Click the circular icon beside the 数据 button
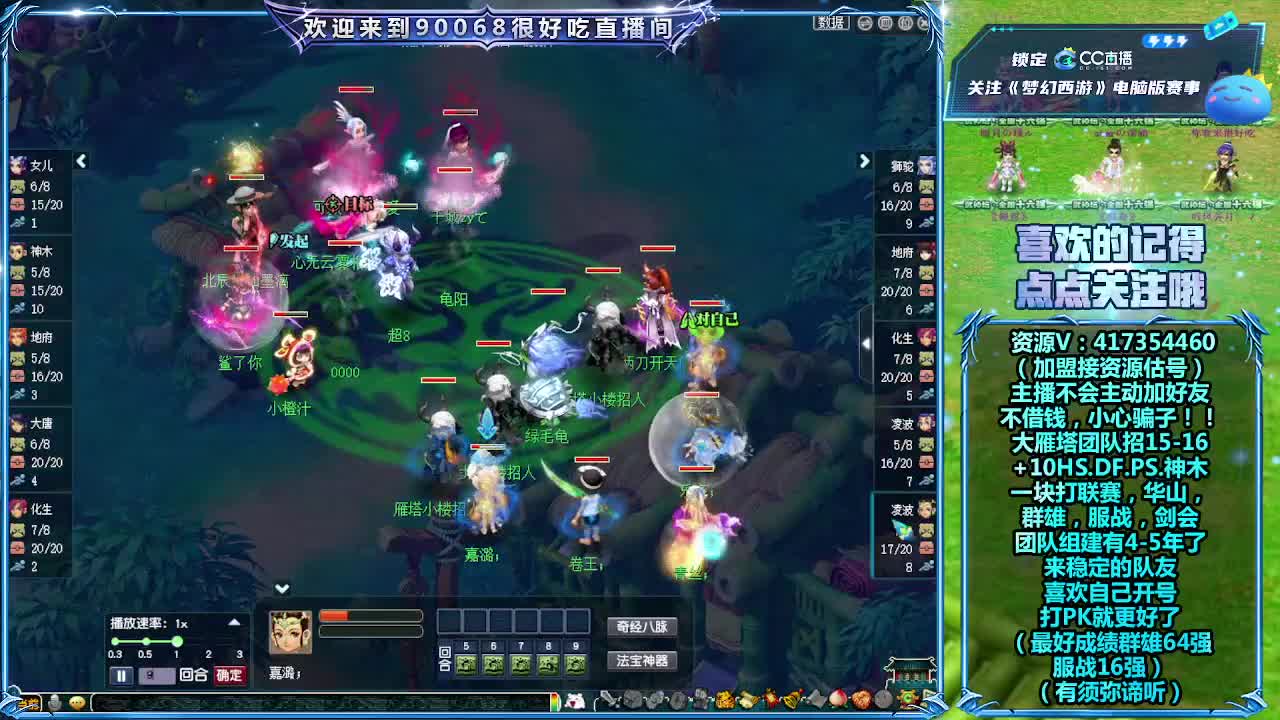1280x720 pixels. [x=865, y=24]
